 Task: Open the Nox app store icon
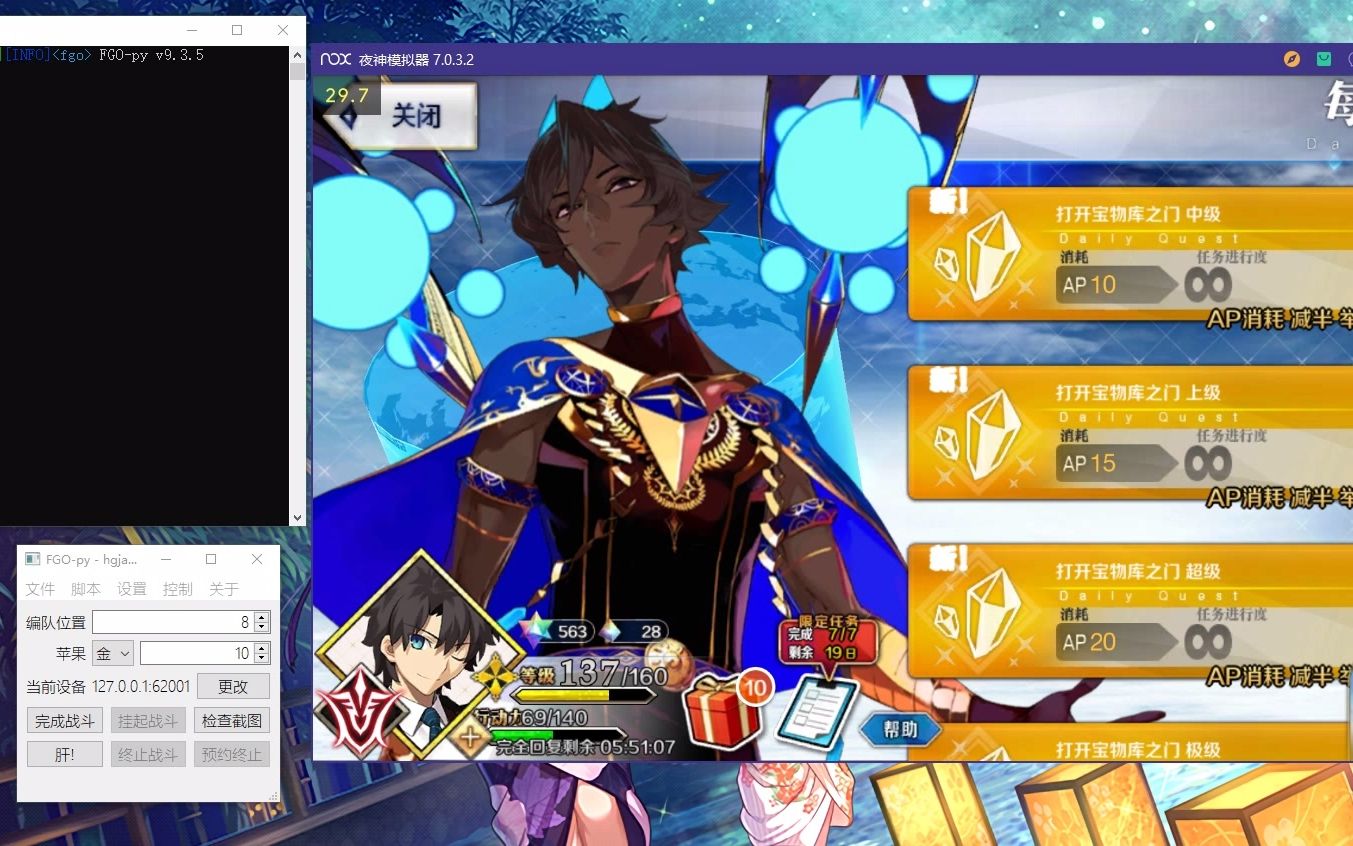tap(1323, 59)
